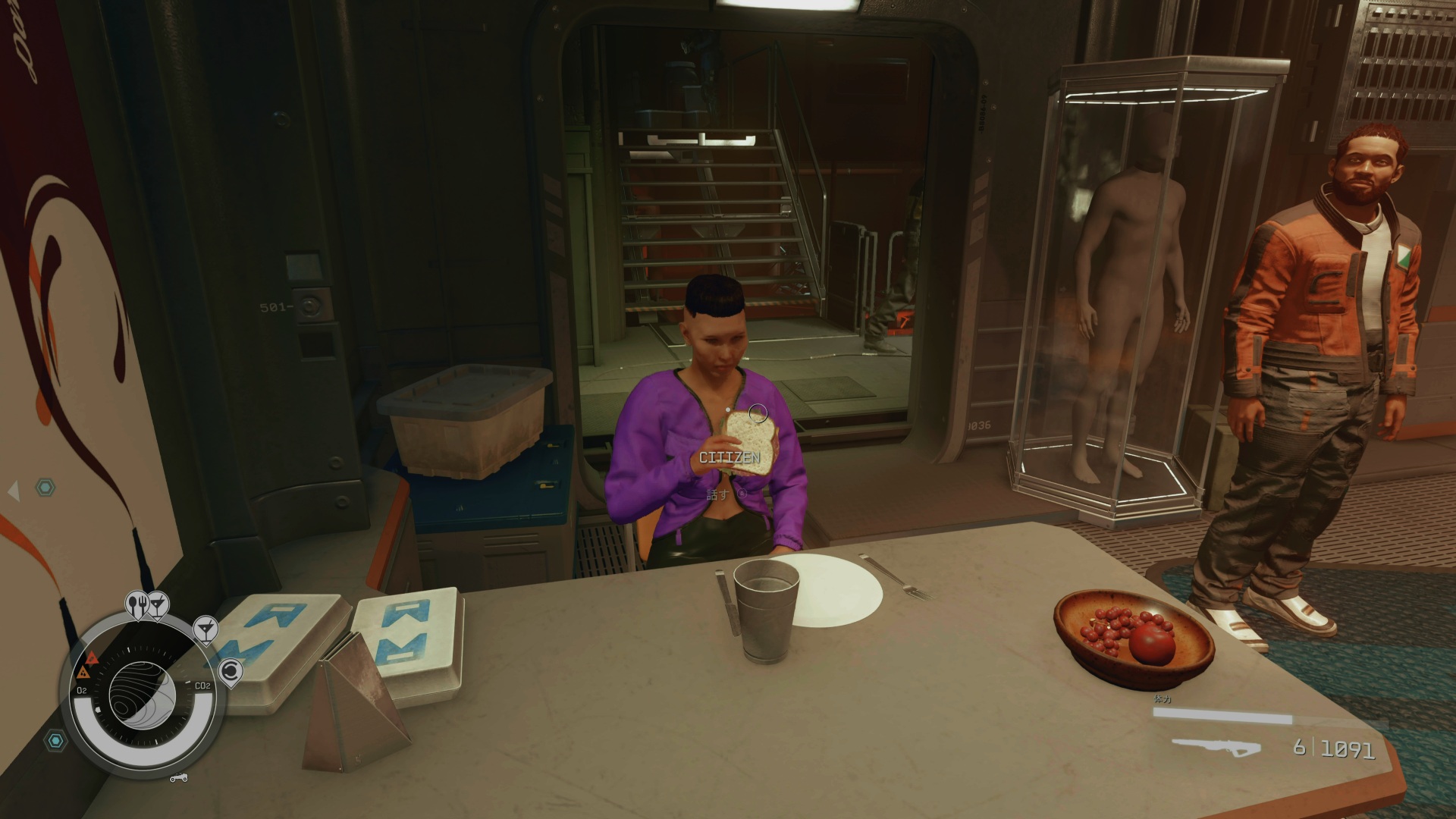Click the orange droplet hazard warning icon
The image size is (1456, 819).
pyautogui.click(x=83, y=673)
